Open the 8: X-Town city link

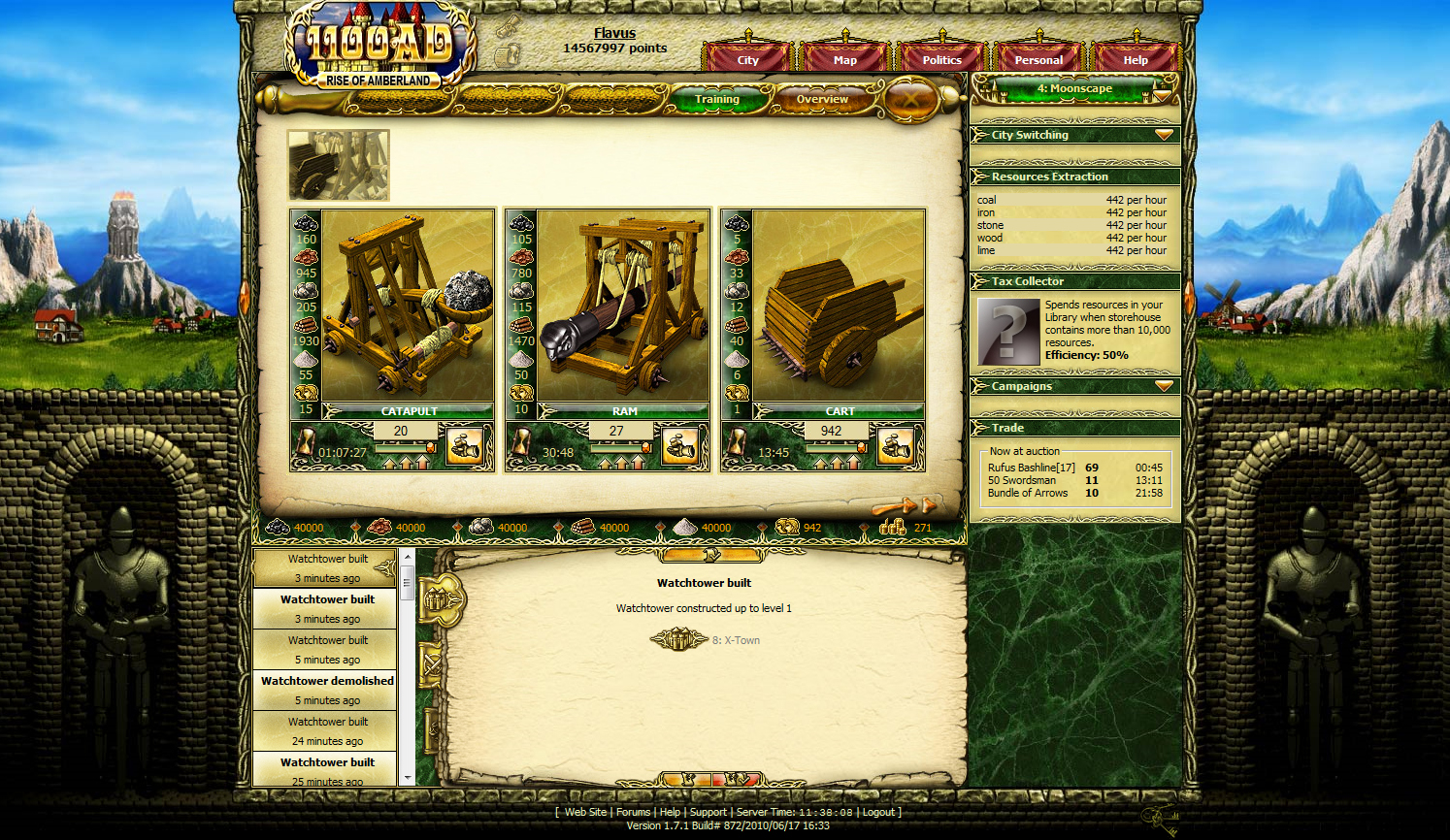click(736, 640)
